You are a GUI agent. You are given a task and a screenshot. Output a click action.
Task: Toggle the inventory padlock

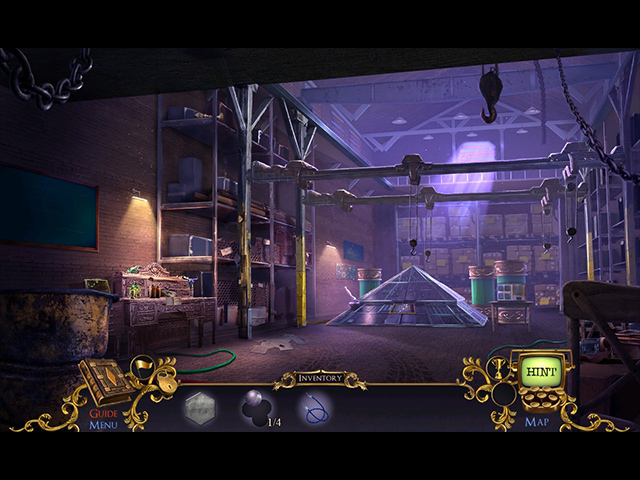click(168, 384)
